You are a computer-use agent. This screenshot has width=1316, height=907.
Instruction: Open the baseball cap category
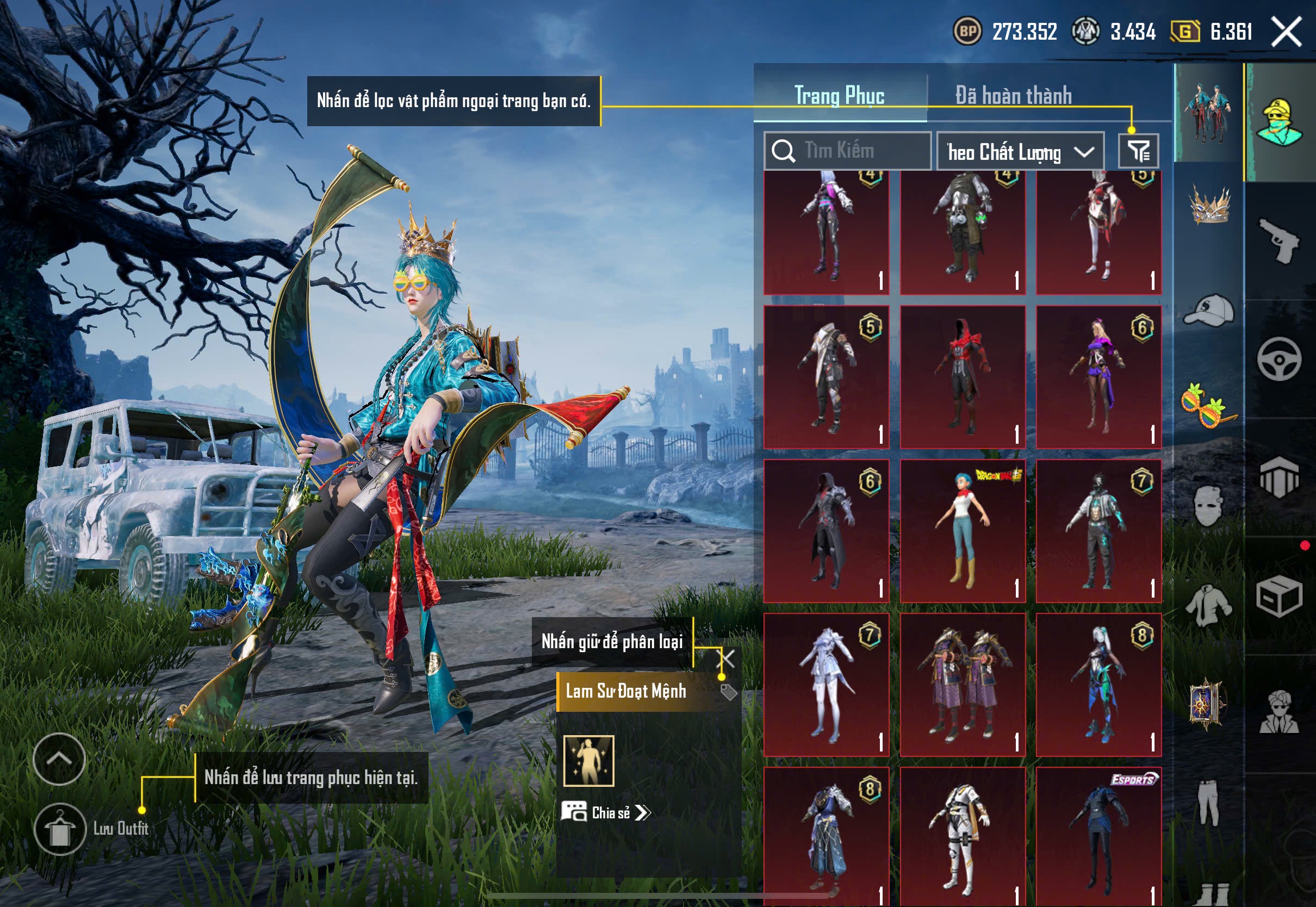tap(1209, 311)
